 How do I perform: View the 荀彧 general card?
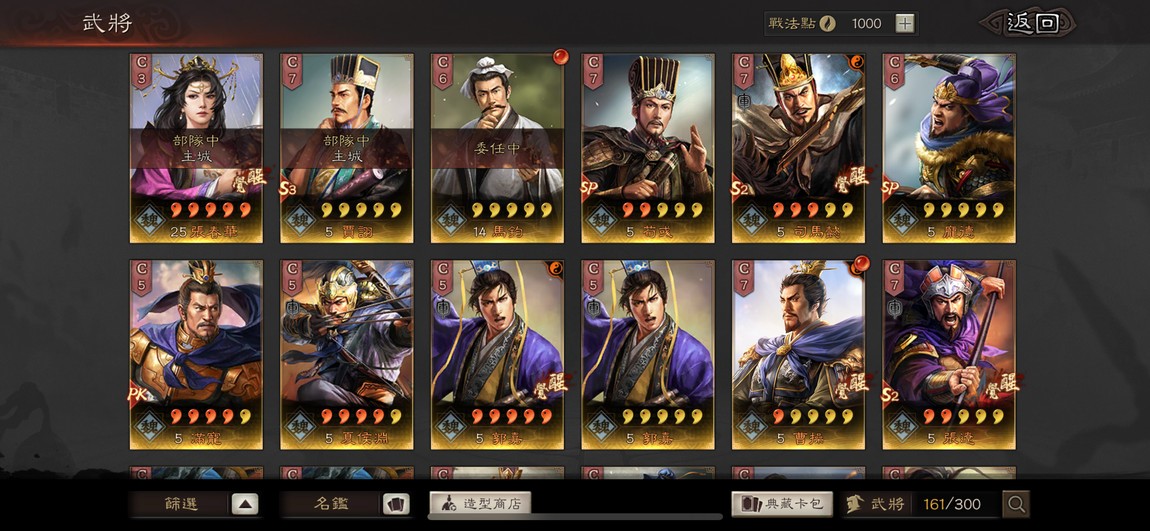tap(648, 147)
